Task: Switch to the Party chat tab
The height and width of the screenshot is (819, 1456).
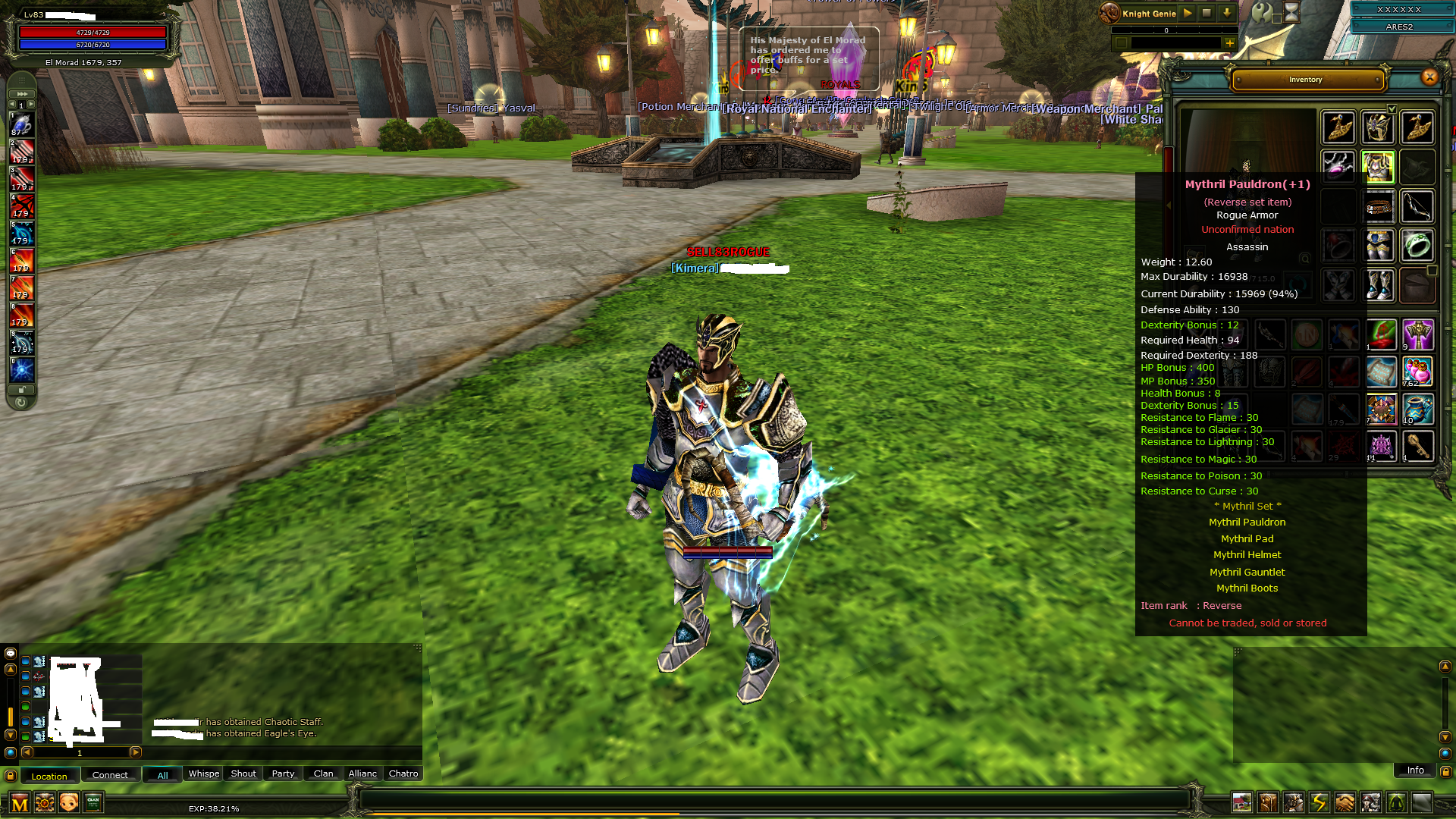Action: pyautogui.click(x=282, y=773)
